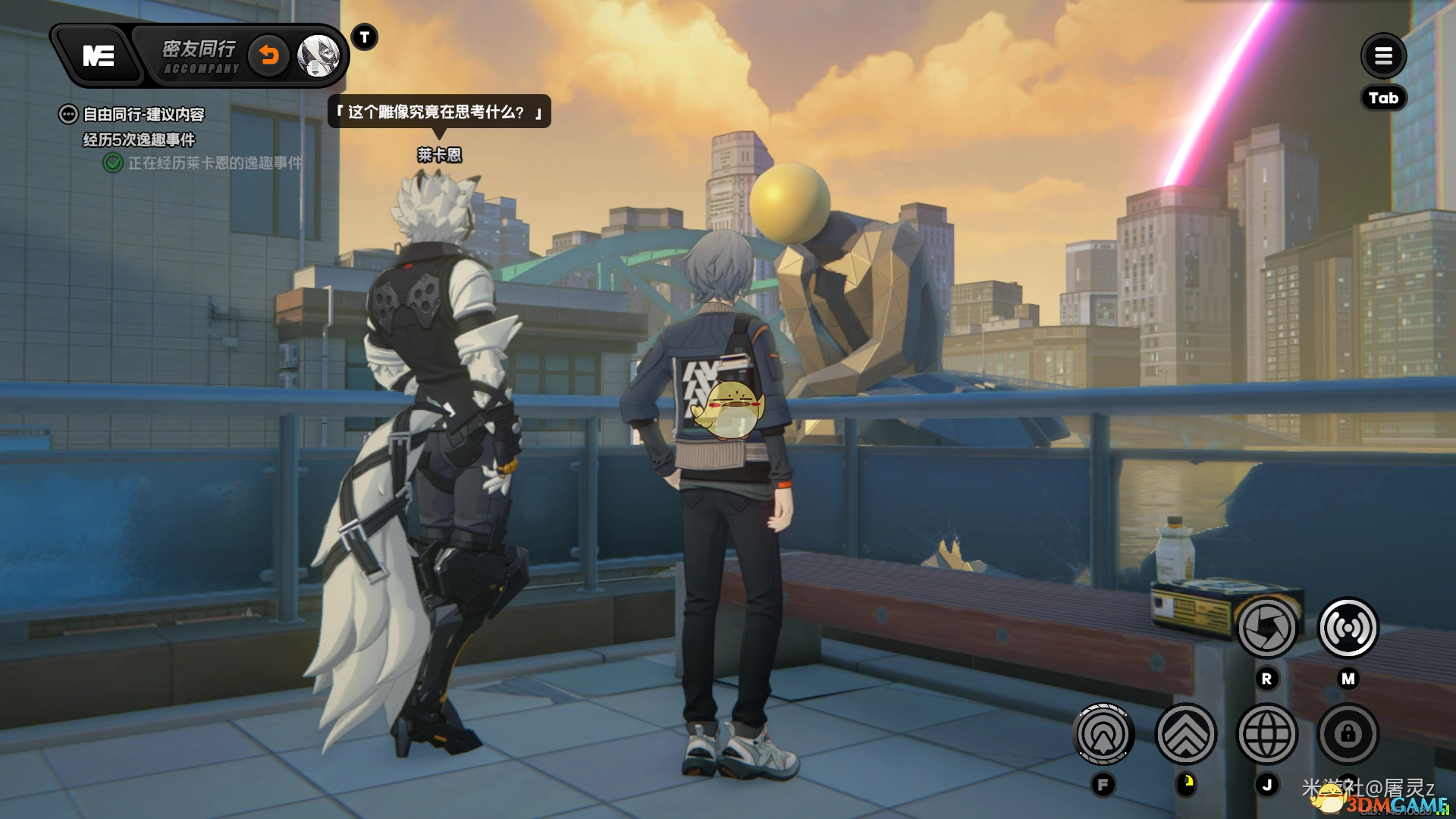Click the ME logo panel
The height and width of the screenshot is (819, 1456).
[x=99, y=55]
